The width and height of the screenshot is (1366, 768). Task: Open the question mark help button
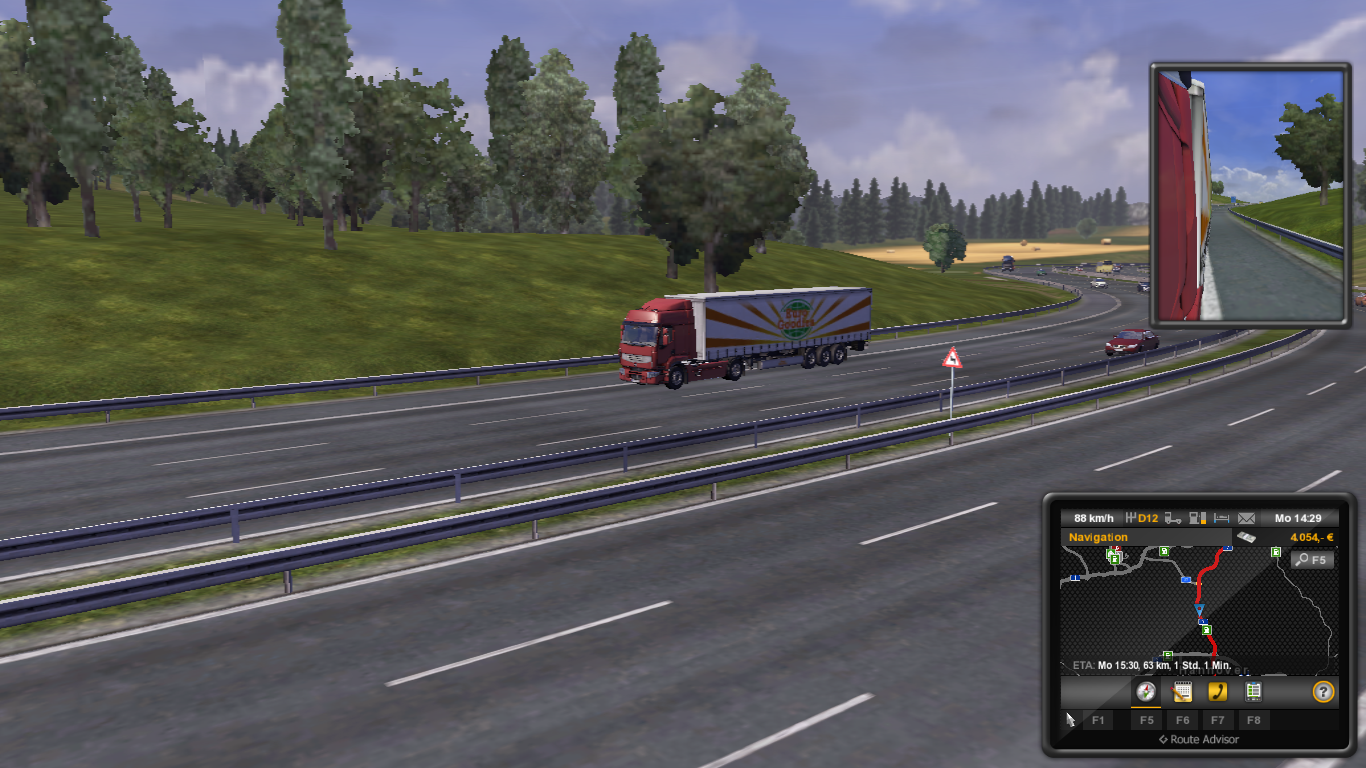1323,691
